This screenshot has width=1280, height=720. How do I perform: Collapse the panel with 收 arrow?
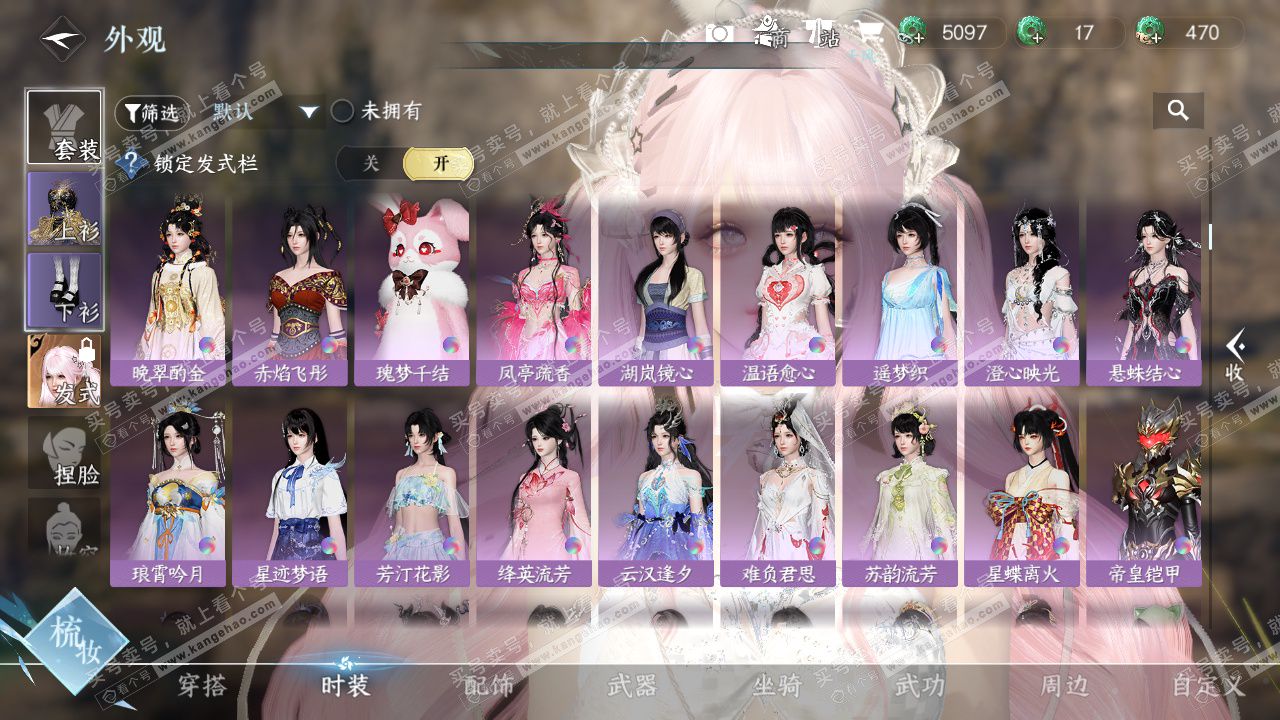1236,355
